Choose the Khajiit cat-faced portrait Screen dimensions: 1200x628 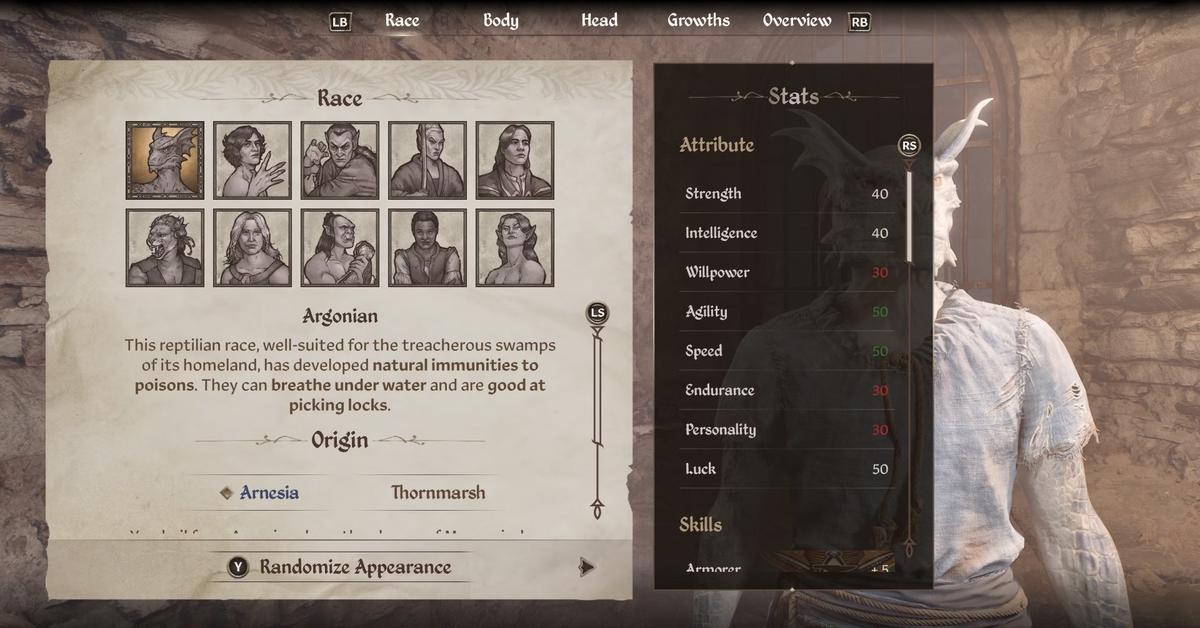pos(165,247)
